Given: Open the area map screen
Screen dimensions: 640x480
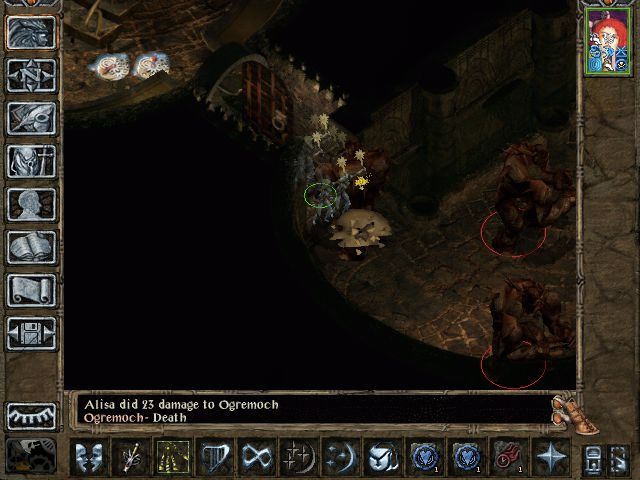Looking at the screenshot, I should tap(31, 76).
